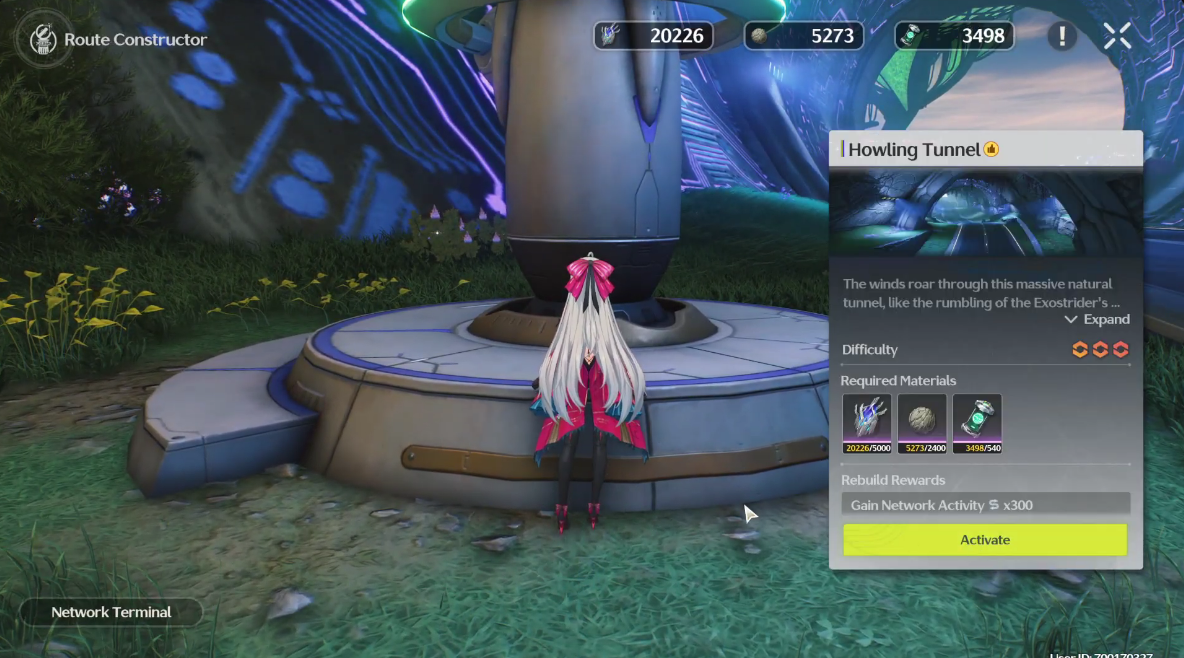Click the Route Constructor emblem icon
Viewport: 1184px width, 658px height.
(x=42, y=40)
